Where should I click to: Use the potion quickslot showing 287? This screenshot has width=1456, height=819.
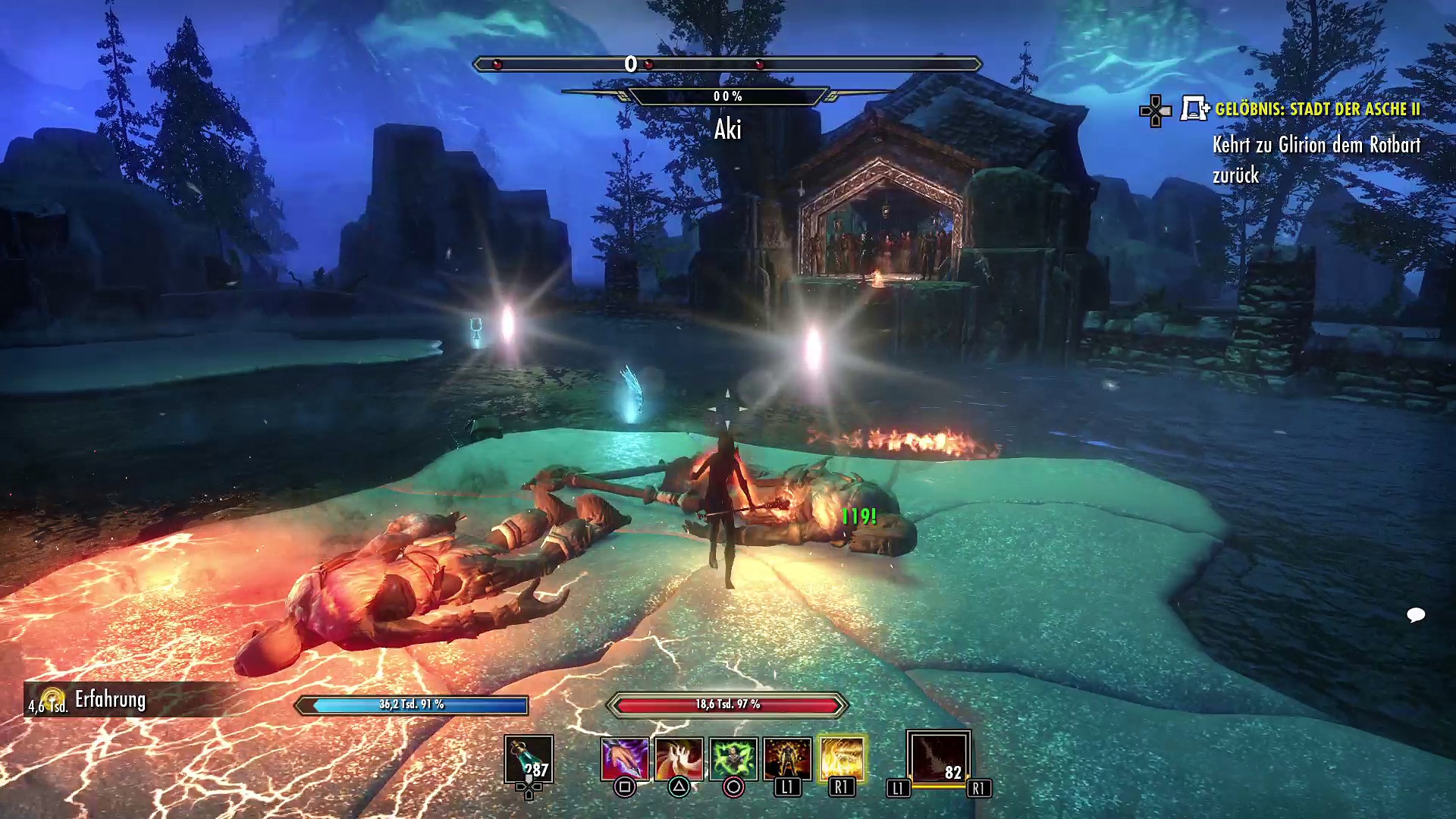coord(529,759)
